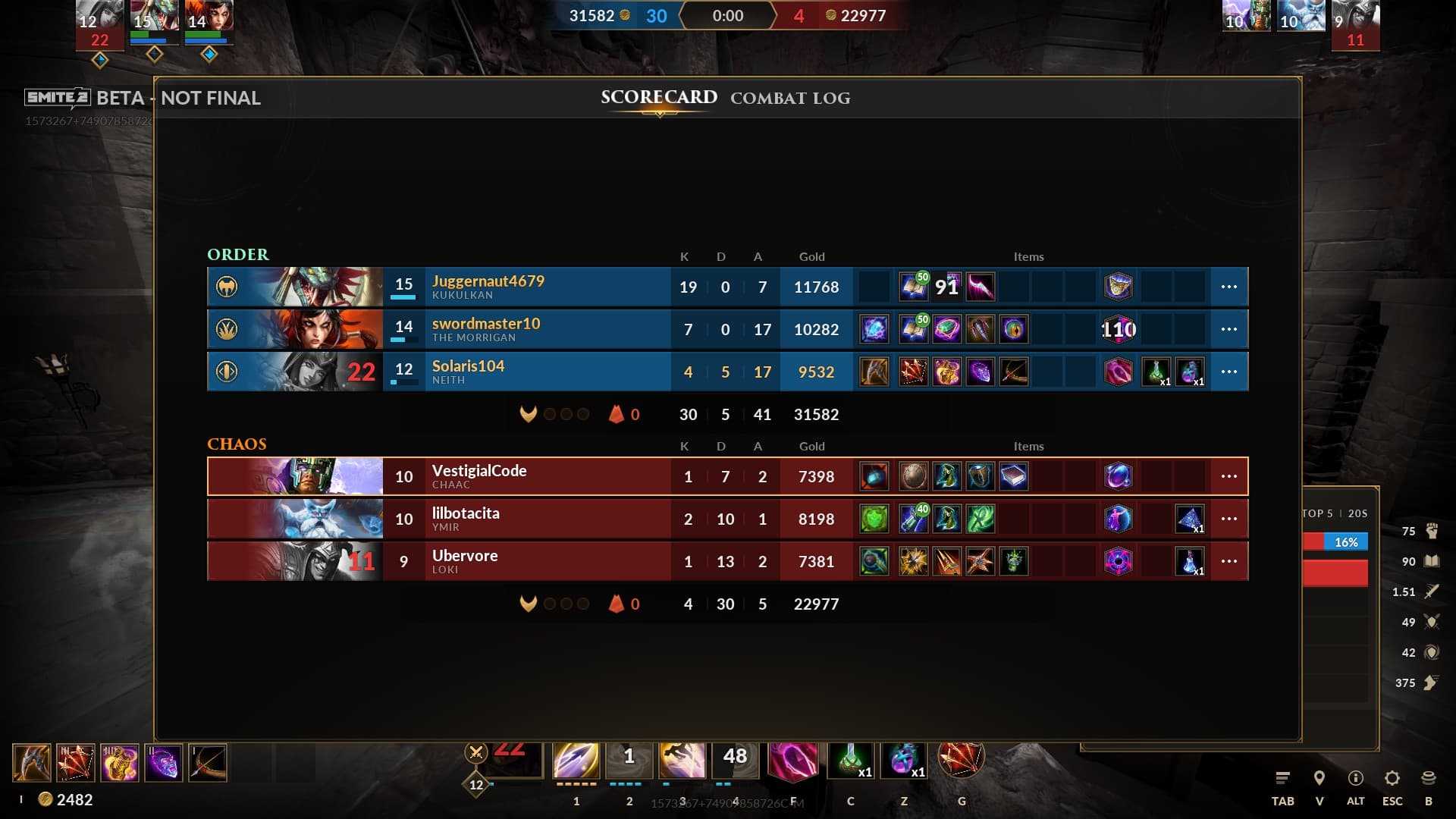Open the three-dot menu for swordmaster10
Viewport: 1456px width, 819px height.
pos(1228,329)
